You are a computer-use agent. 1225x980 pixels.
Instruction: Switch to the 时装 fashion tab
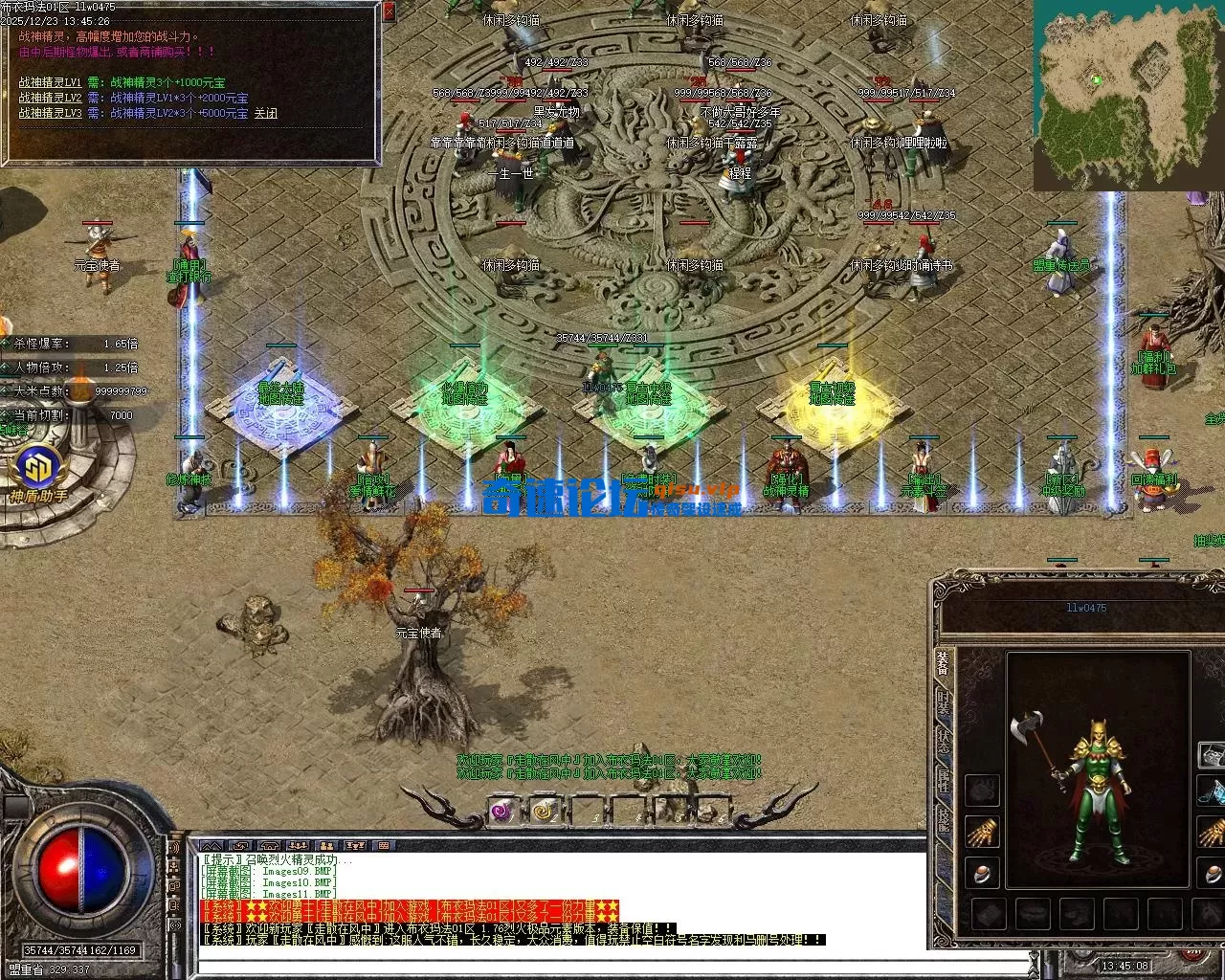[944, 702]
